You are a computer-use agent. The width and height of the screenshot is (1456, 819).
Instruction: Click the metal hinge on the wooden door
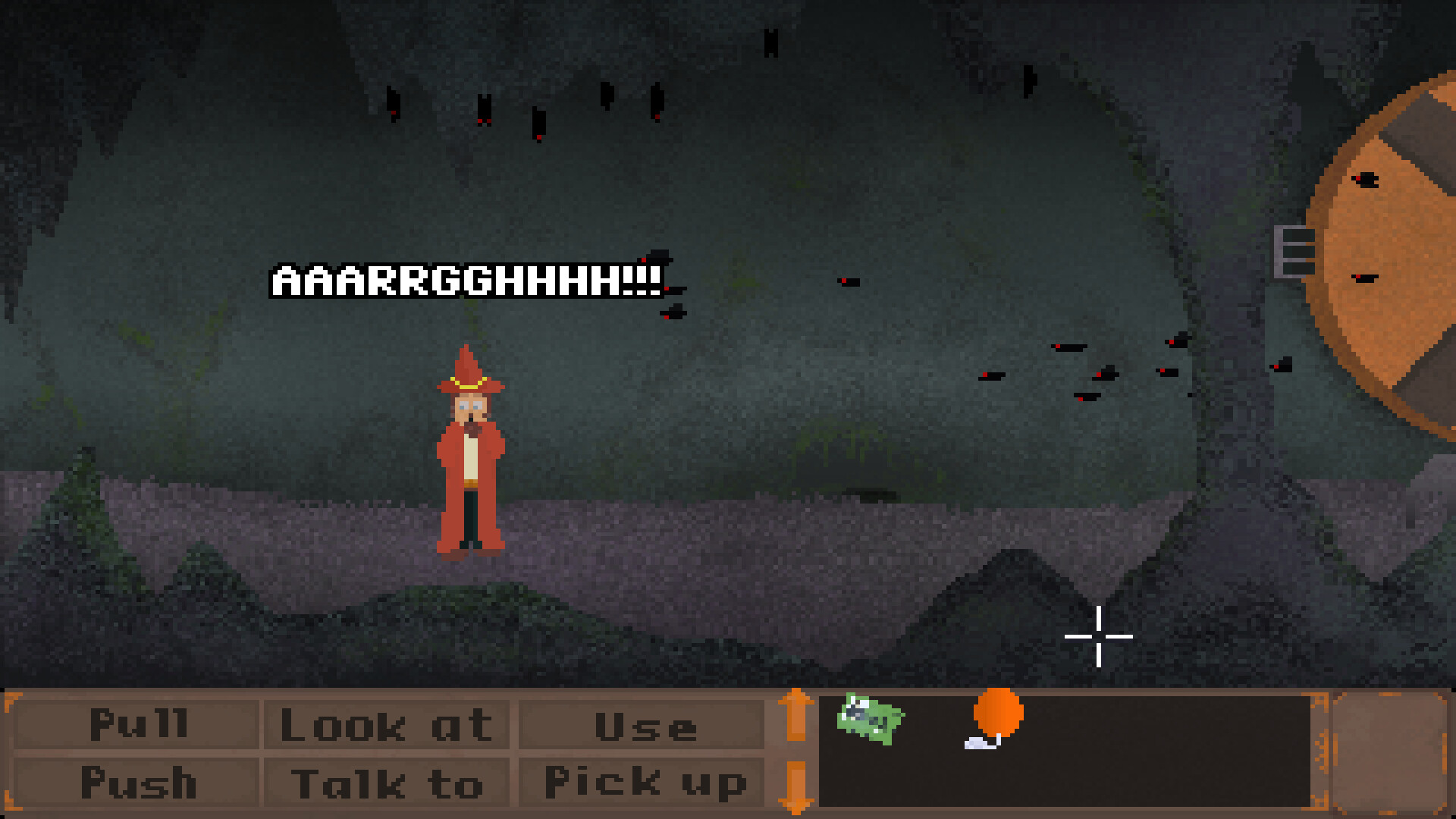[x=1293, y=250]
